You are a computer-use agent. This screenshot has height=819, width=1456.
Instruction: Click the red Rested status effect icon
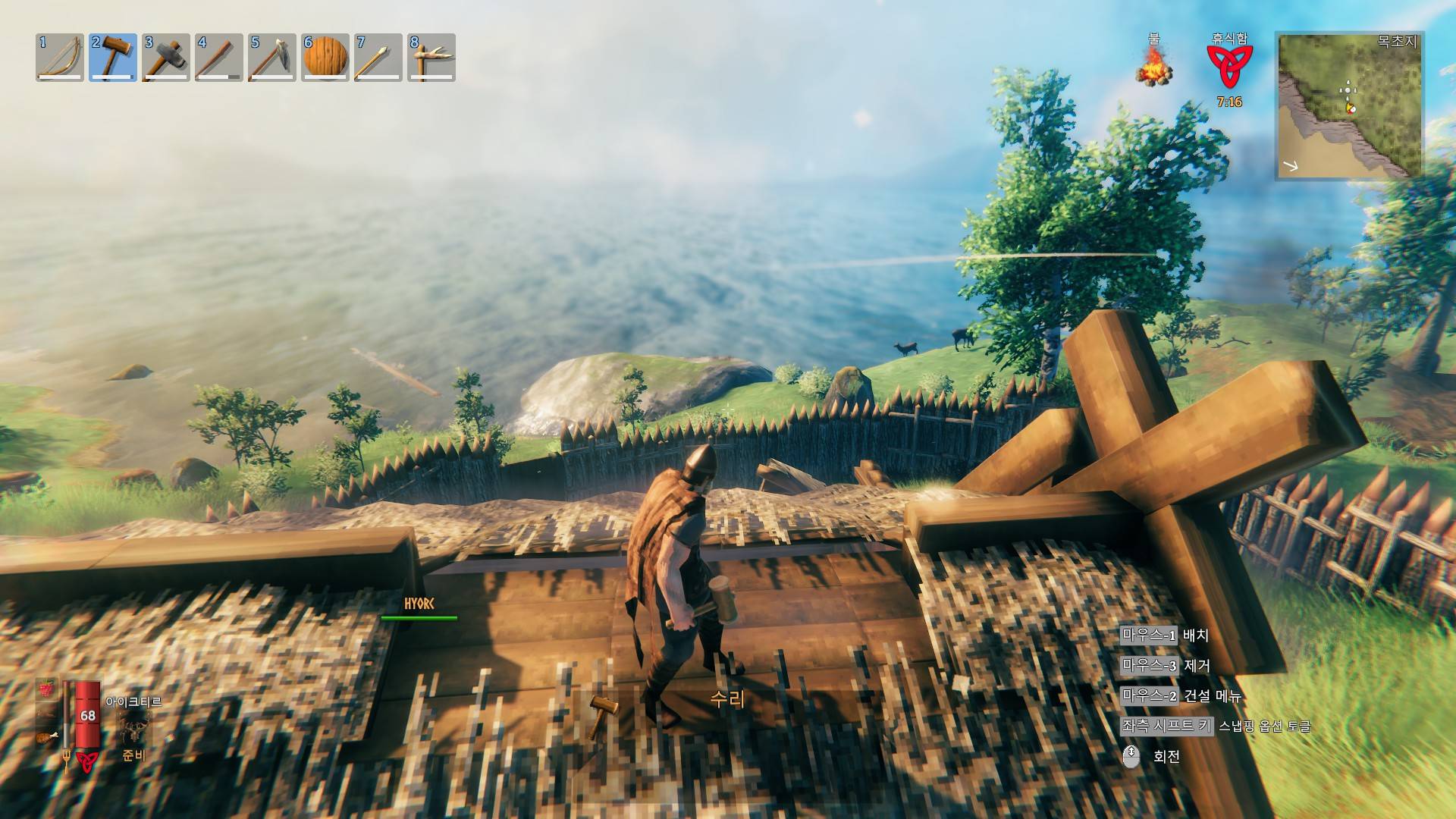[1229, 67]
